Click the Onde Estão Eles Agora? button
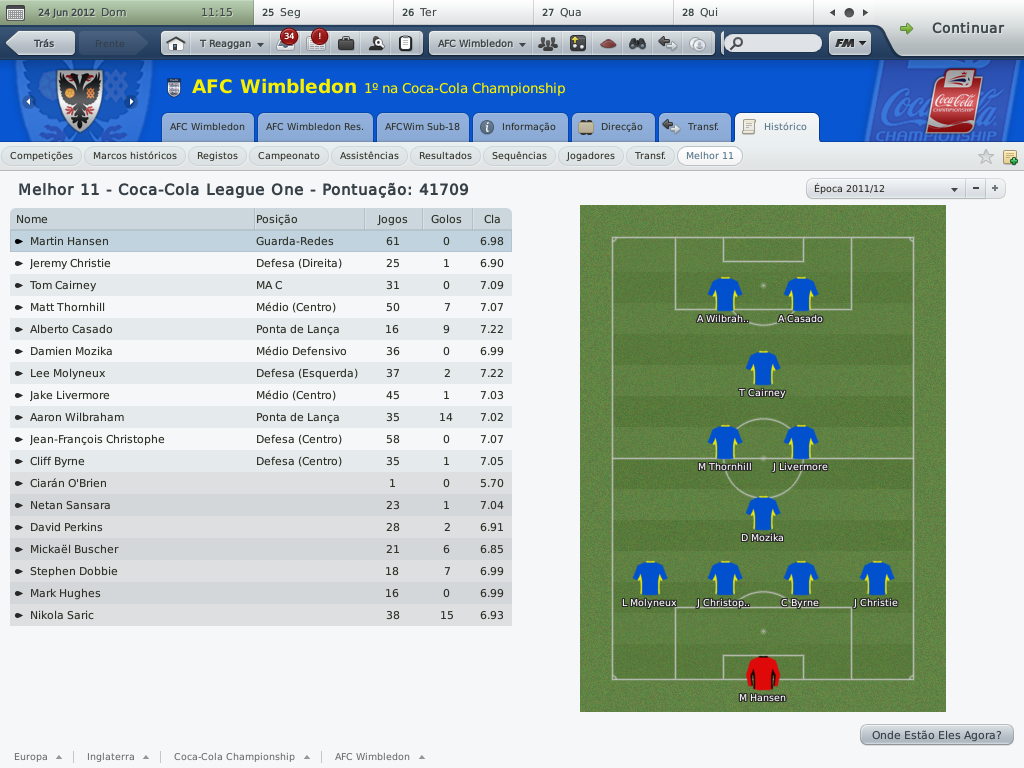1024x768 pixels. (936, 735)
